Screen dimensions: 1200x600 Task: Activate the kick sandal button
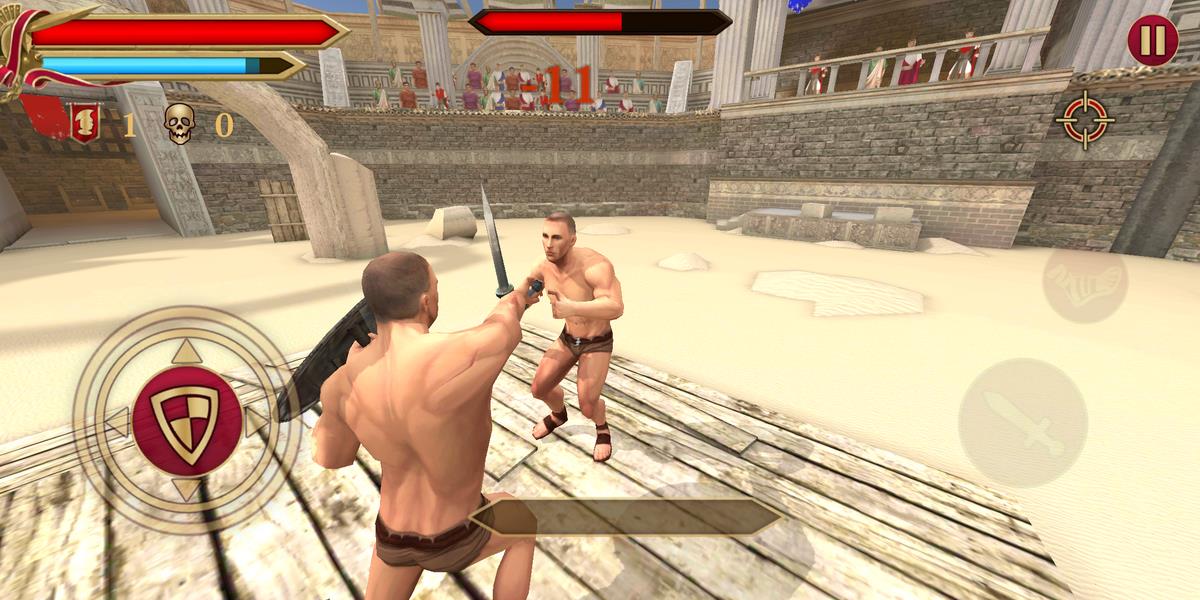1084,284
